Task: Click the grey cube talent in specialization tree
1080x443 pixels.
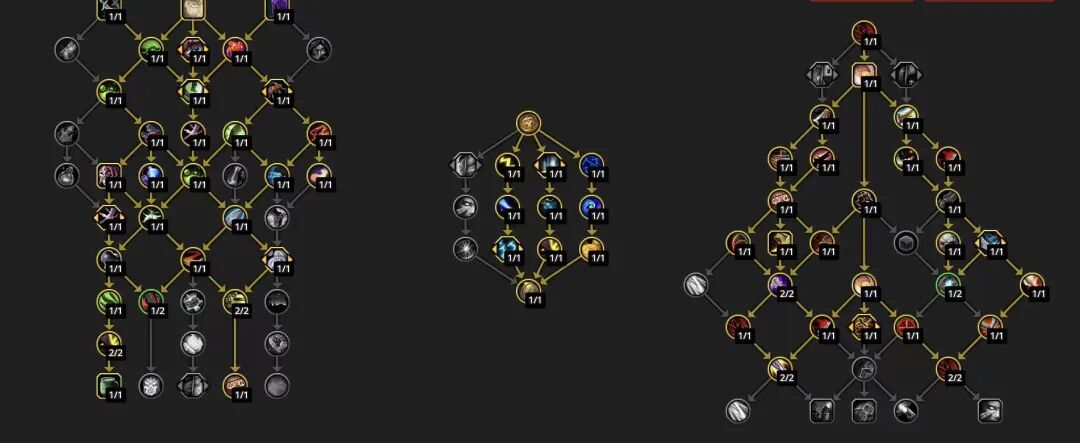Action: click(905, 242)
